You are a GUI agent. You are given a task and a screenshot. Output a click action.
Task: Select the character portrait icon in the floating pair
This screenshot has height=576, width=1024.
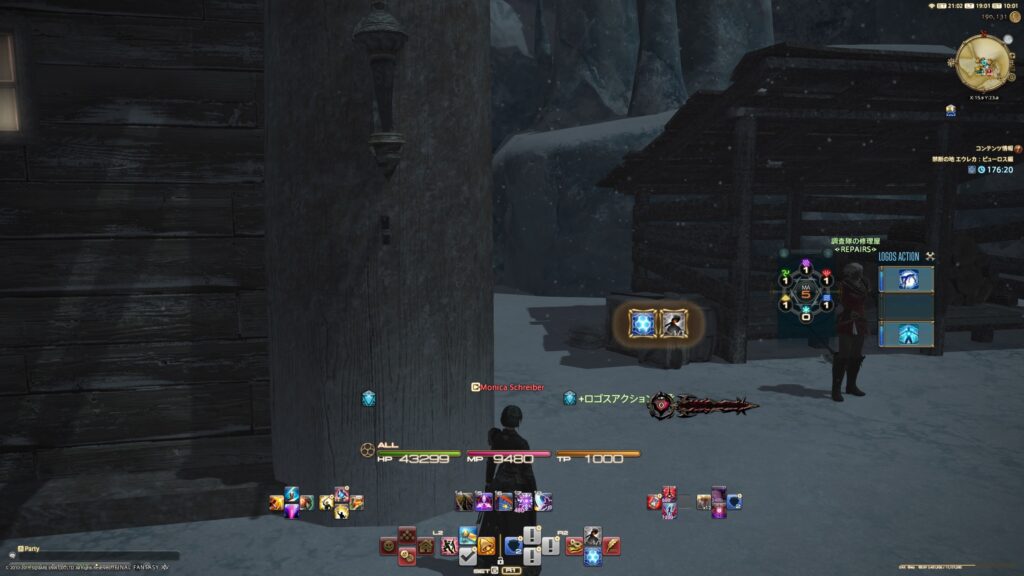673,323
